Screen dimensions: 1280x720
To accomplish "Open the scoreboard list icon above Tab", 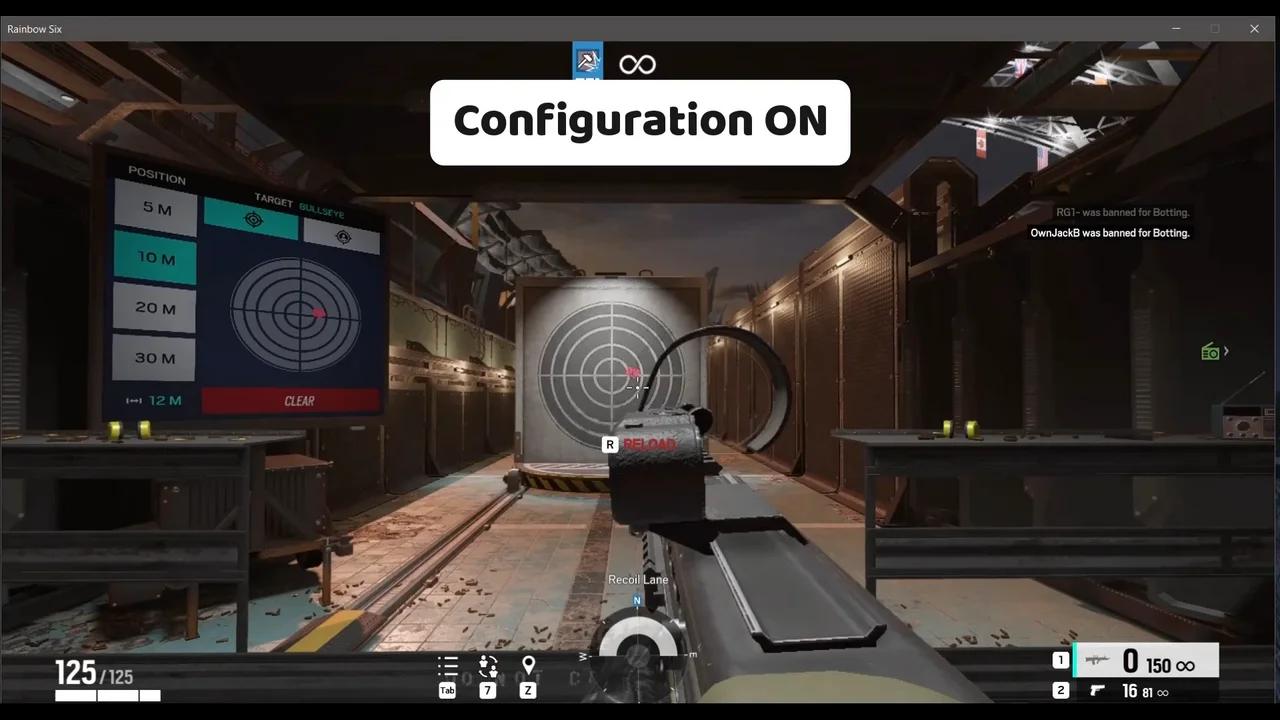I will tap(447, 665).
